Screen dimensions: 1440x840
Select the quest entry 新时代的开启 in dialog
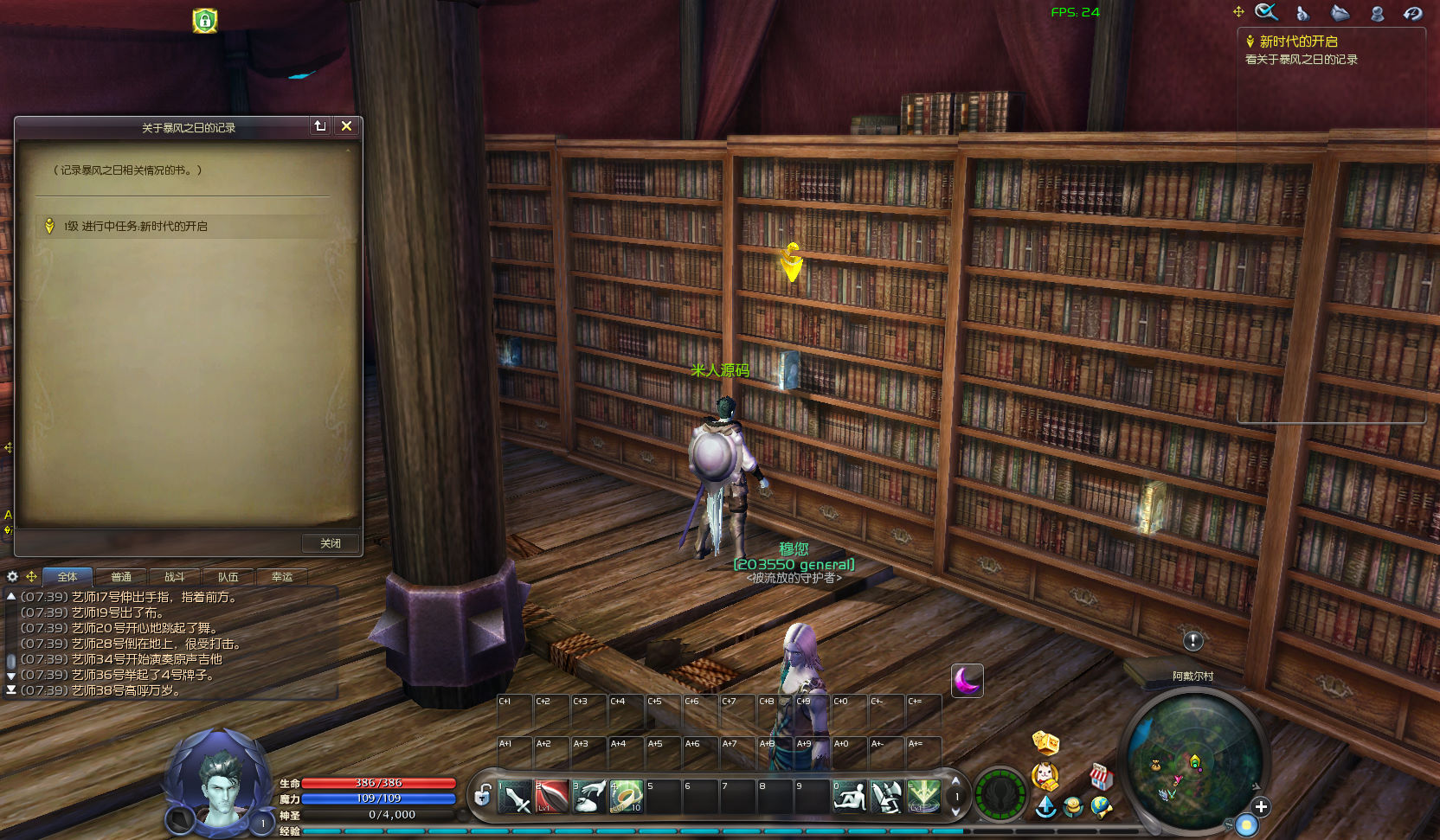click(x=135, y=227)
